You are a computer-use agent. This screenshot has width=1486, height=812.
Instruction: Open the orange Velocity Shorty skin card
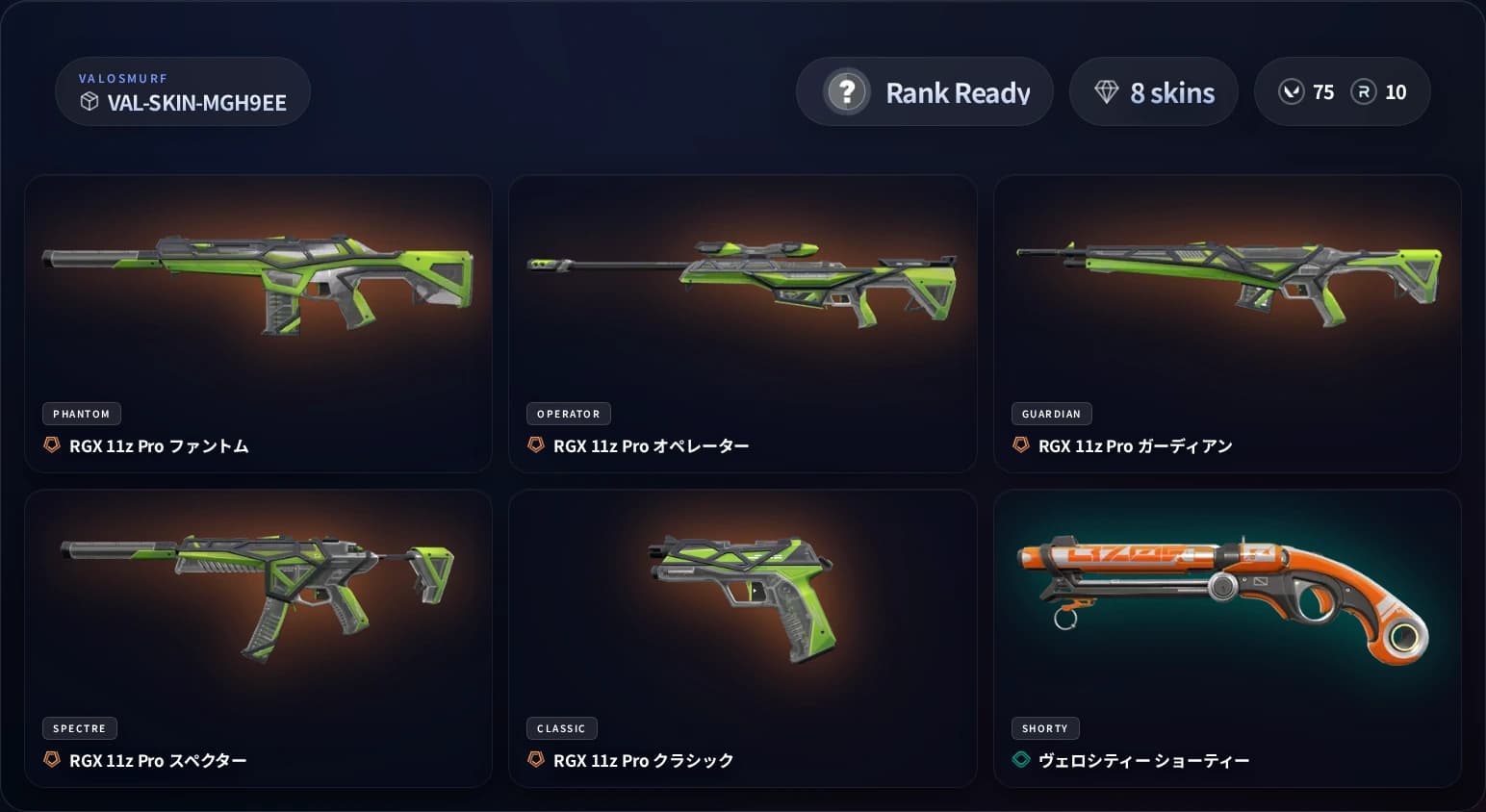(1227, 638)
